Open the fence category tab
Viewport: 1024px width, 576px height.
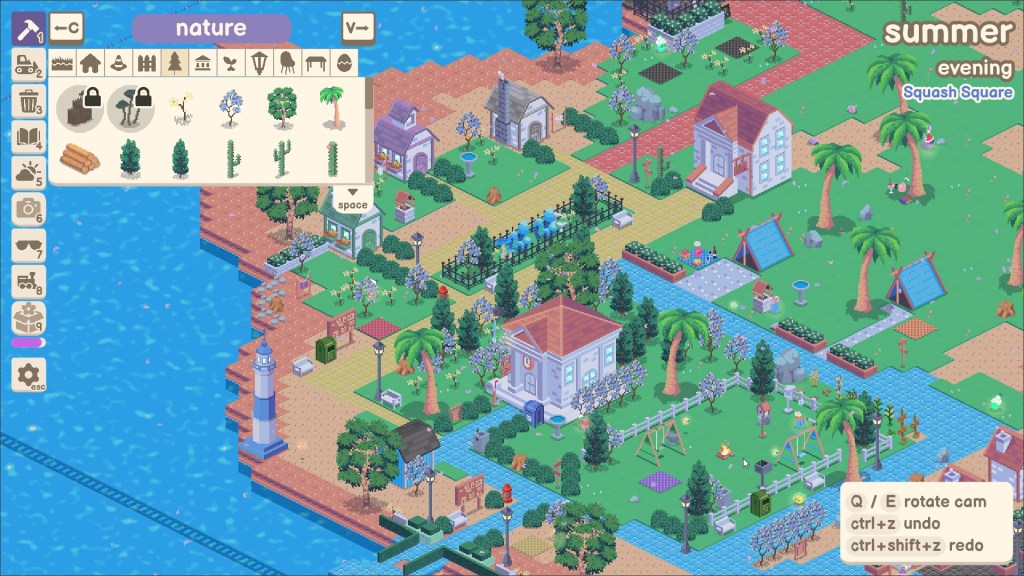pos(147,64)
